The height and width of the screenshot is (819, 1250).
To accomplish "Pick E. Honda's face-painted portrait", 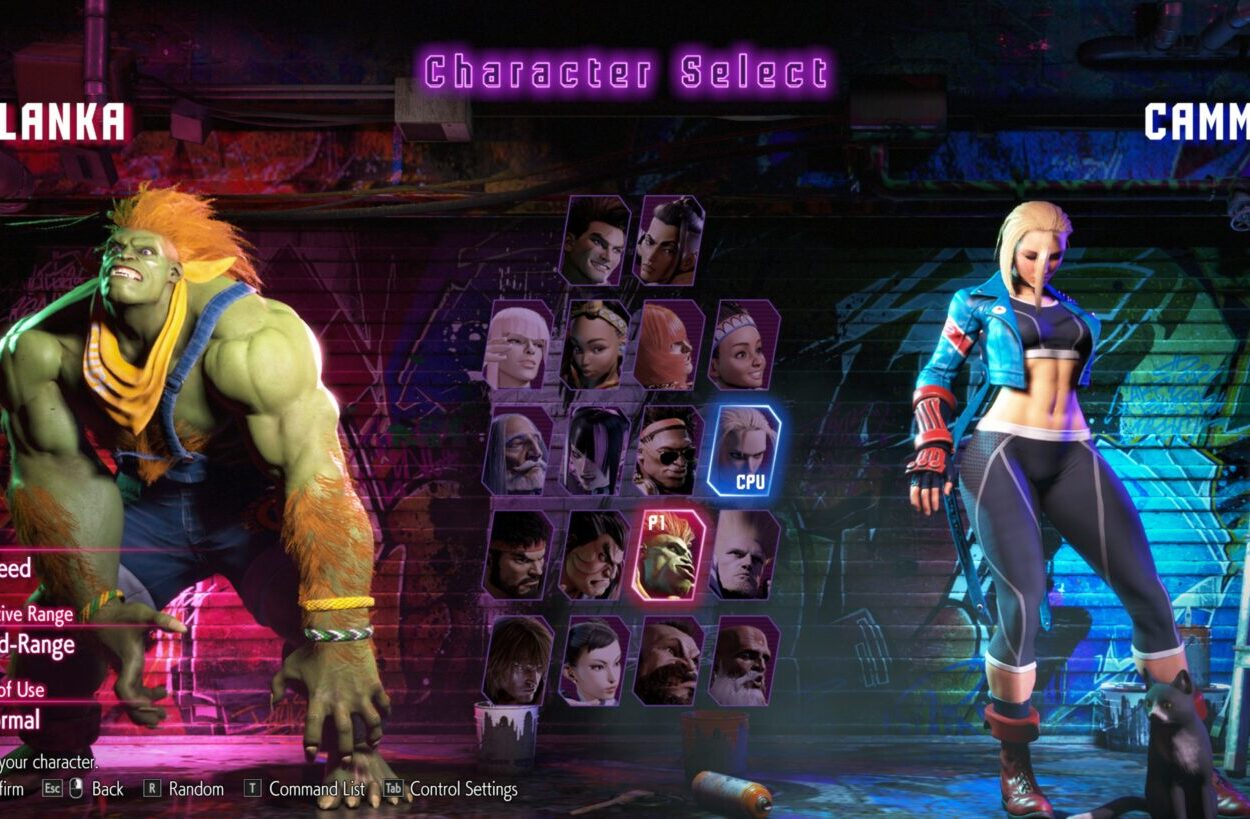I will coord(595,556).
